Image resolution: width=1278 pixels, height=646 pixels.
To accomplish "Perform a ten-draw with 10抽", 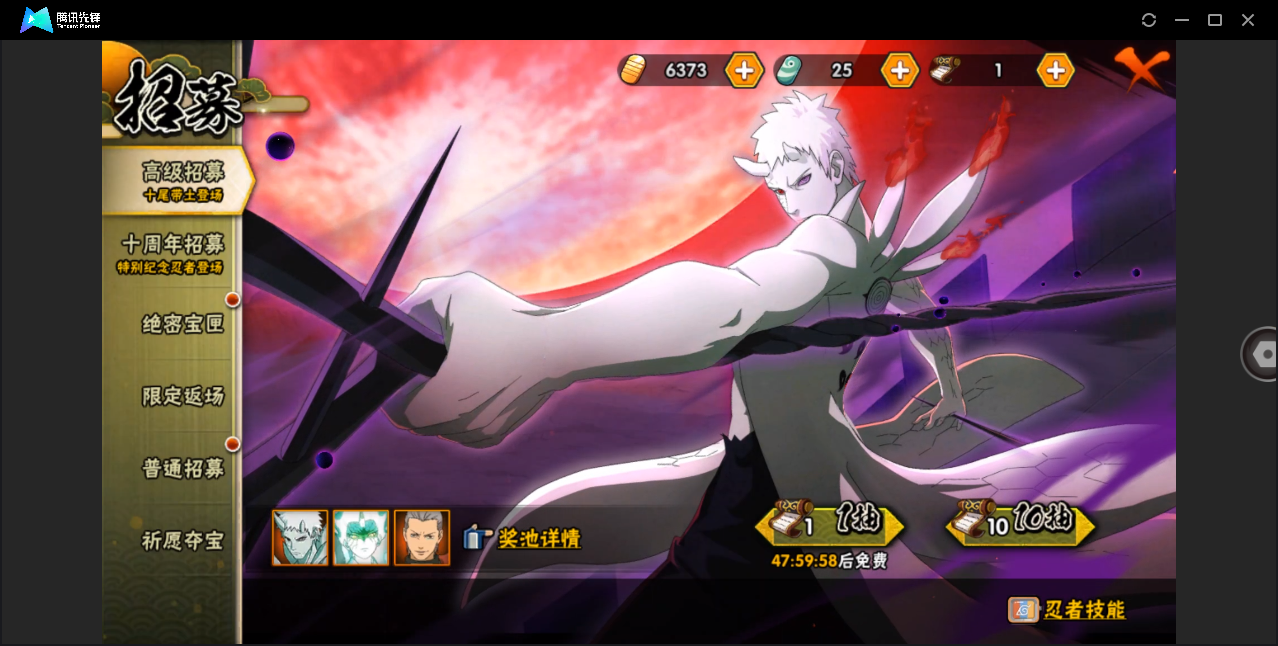I will (1020, 523).
